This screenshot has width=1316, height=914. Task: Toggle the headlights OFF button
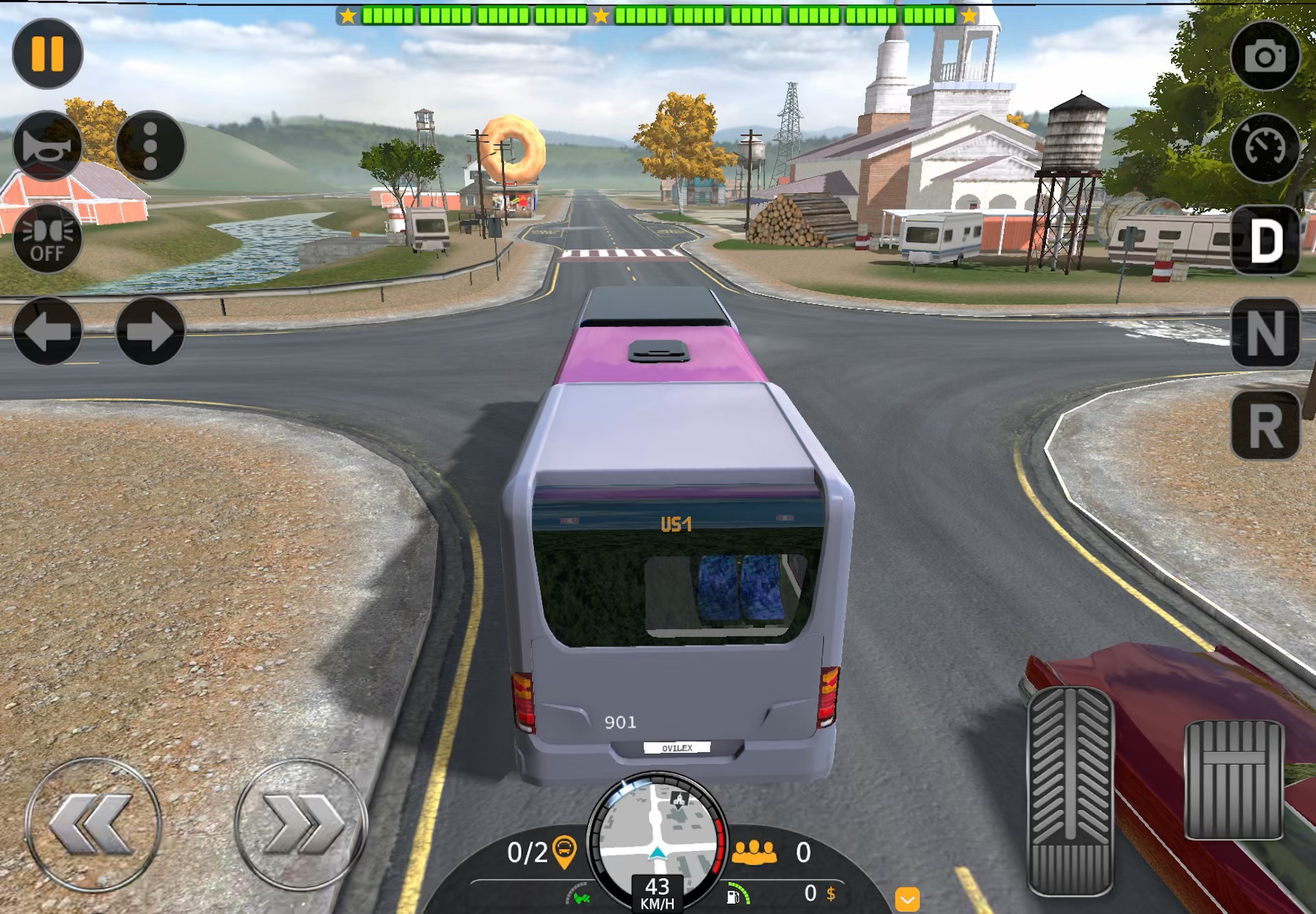[47, 238]
